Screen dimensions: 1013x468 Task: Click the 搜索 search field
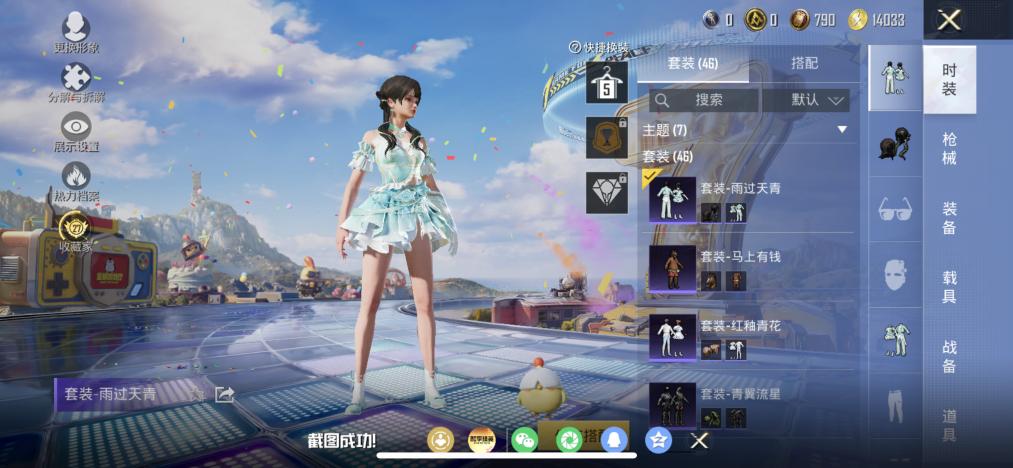pos(704,100)
